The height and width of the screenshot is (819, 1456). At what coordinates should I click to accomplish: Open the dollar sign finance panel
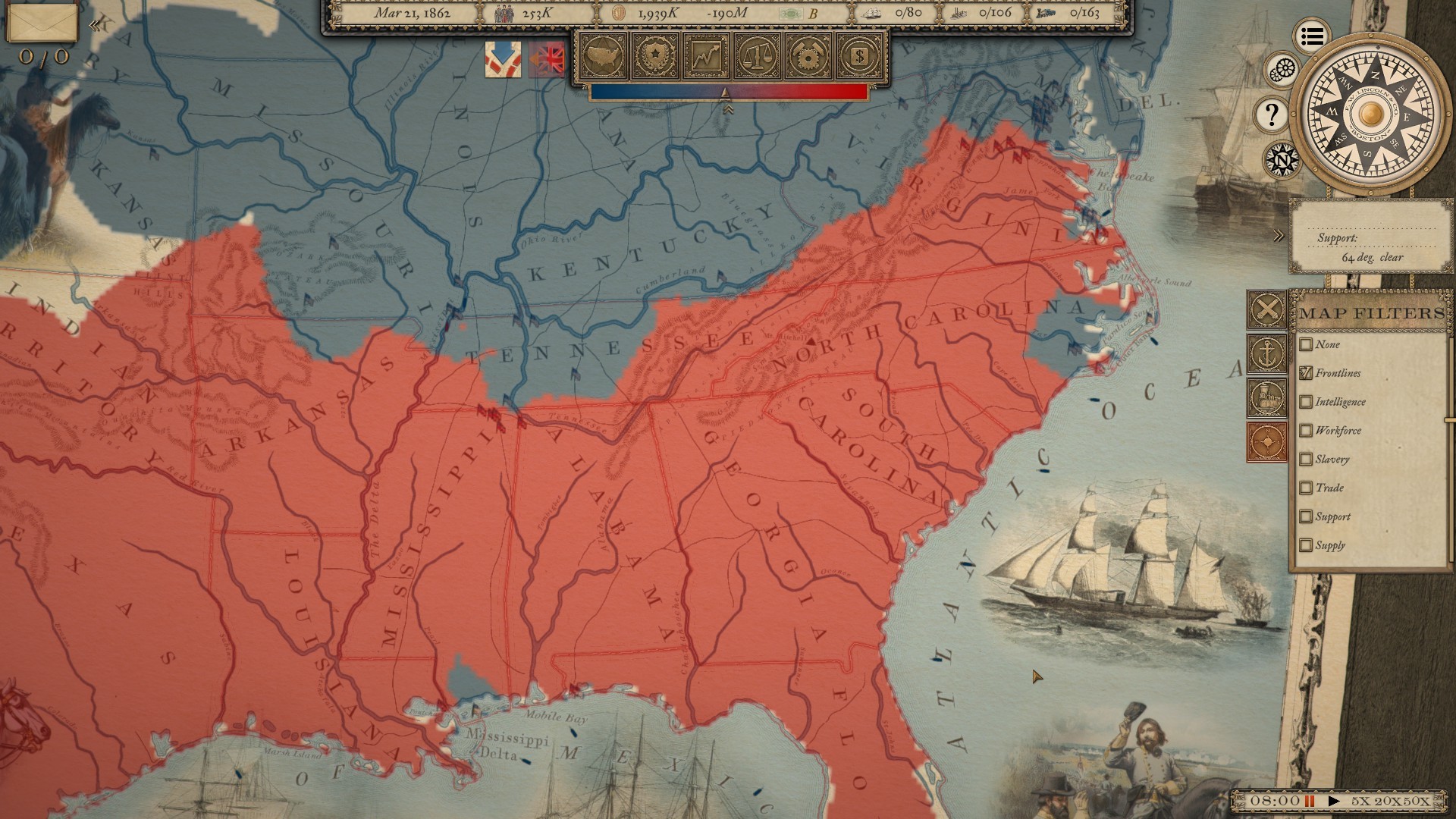[861, 55]
